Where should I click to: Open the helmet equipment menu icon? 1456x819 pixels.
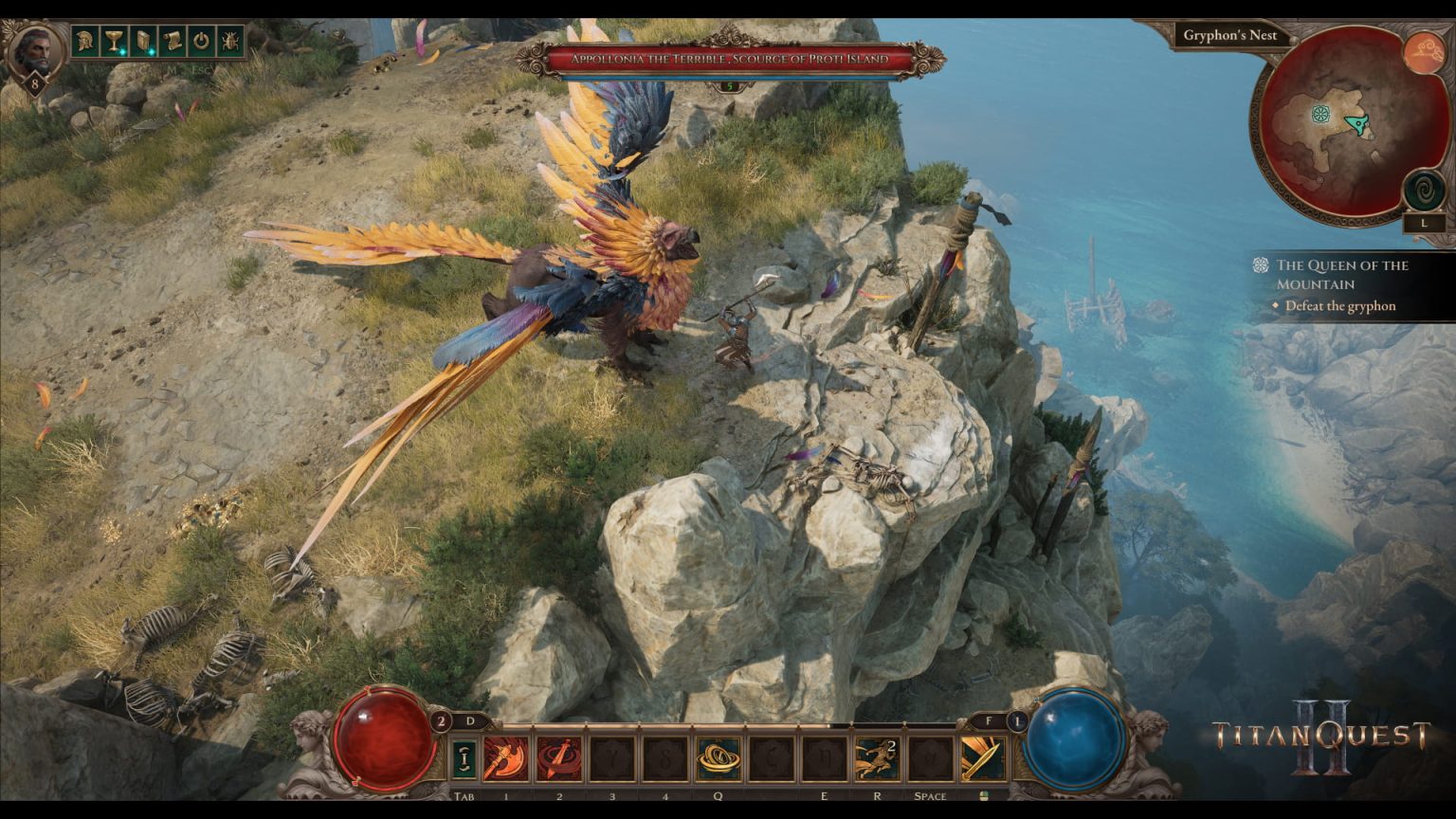click(x=85, y=41)
